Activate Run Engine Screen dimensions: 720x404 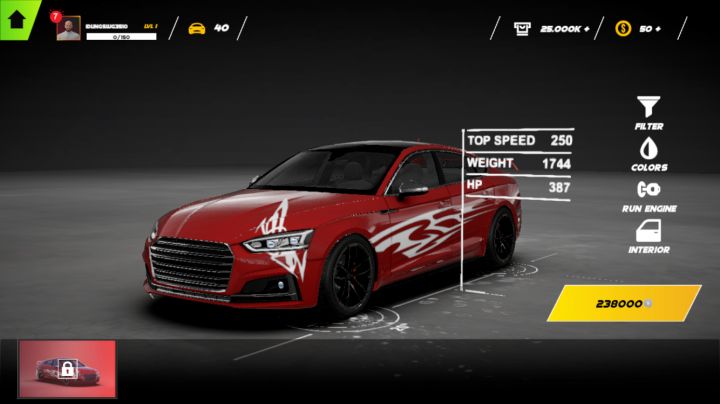(649, 192)
